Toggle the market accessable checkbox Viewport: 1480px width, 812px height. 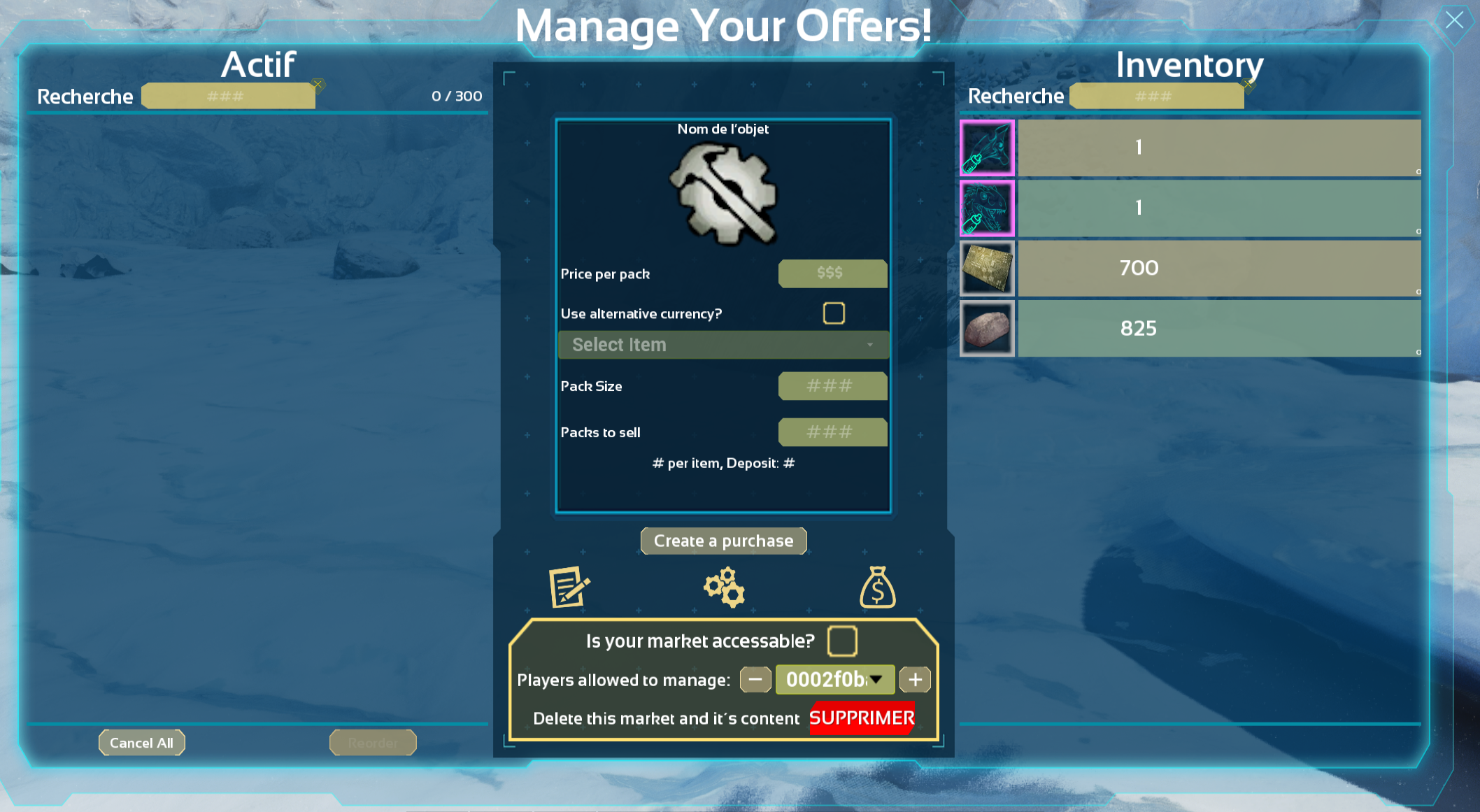842,641
